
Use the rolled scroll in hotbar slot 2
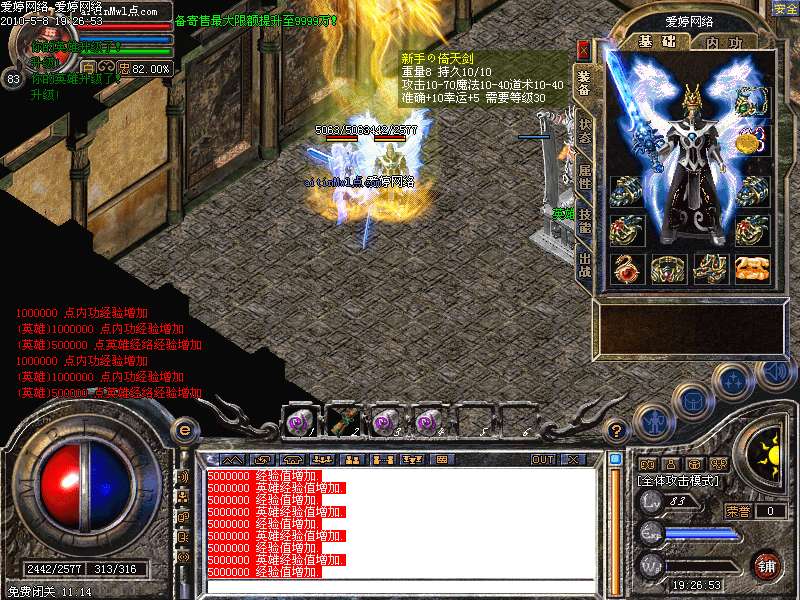pyautogui.click(x=339, y=421)
